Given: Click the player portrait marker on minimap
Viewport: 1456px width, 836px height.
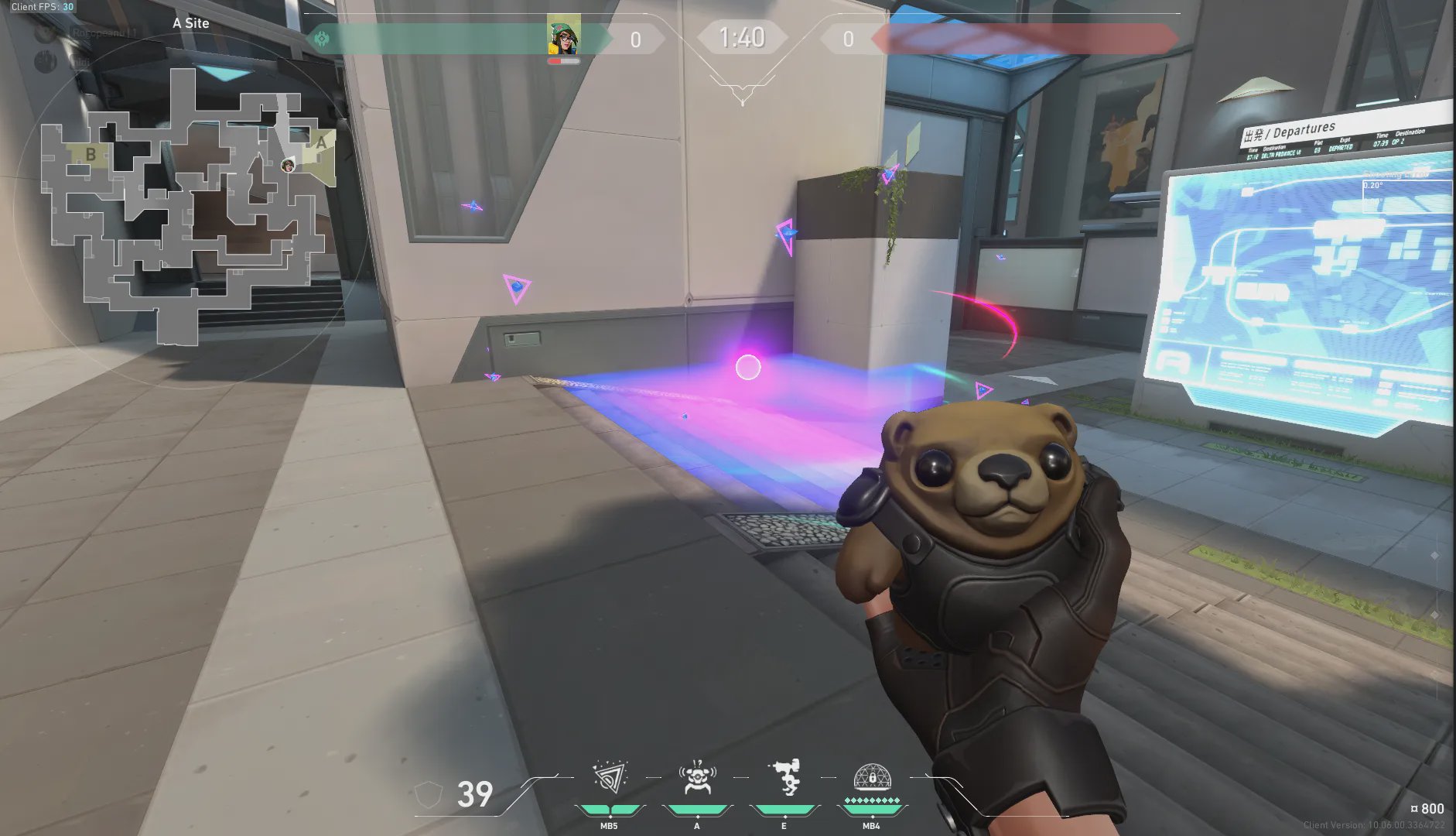Looking at the screenshot, I should pyautogui.click(x=288, y=165).
